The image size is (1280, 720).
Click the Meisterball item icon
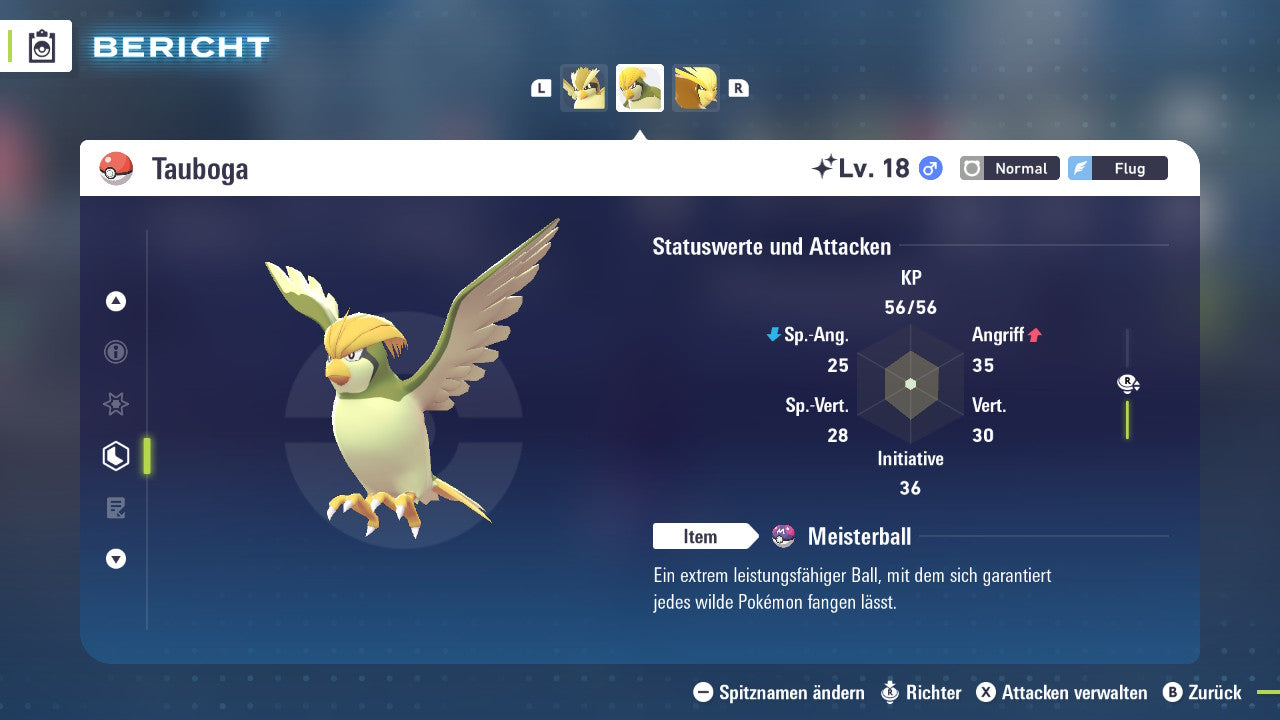pos(783,536)
